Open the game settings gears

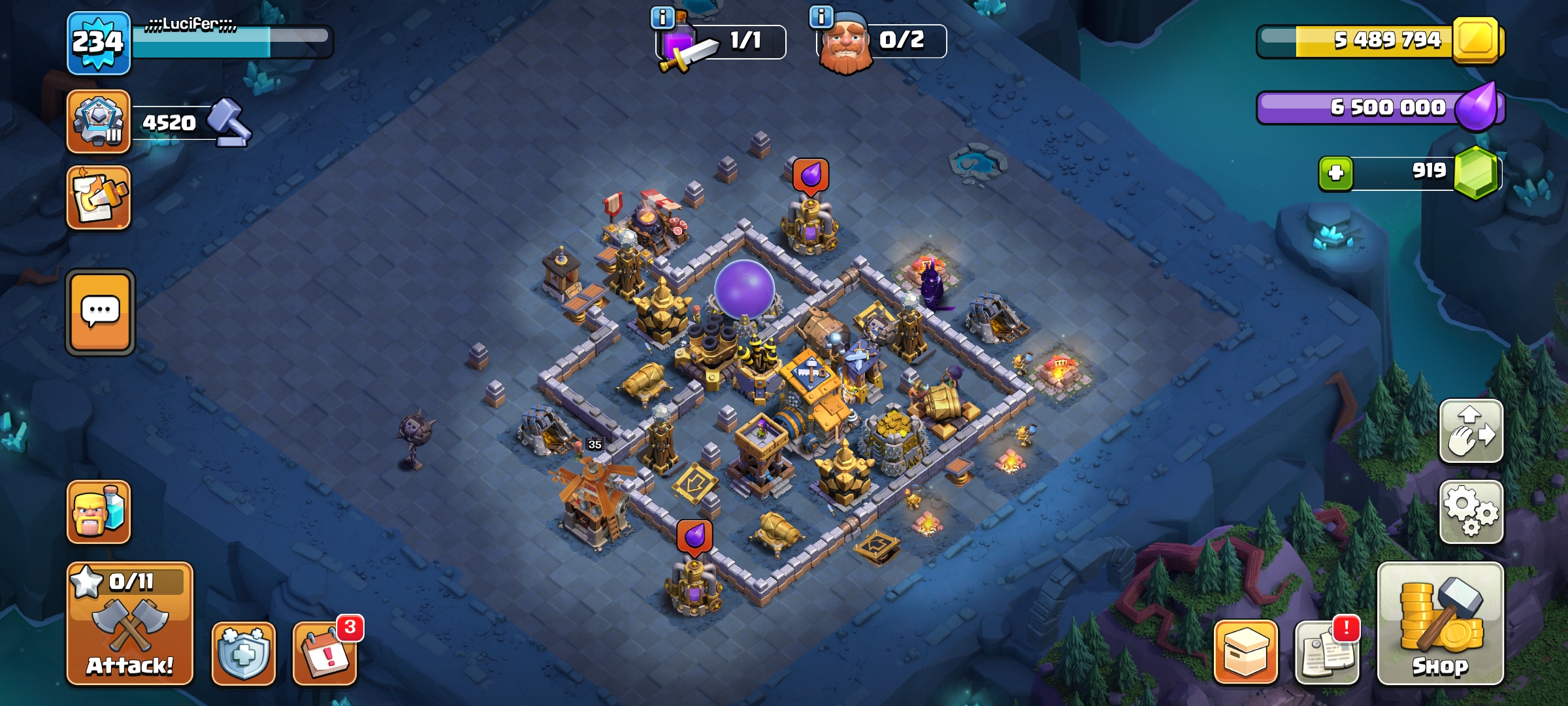(x=1471, y=512)
